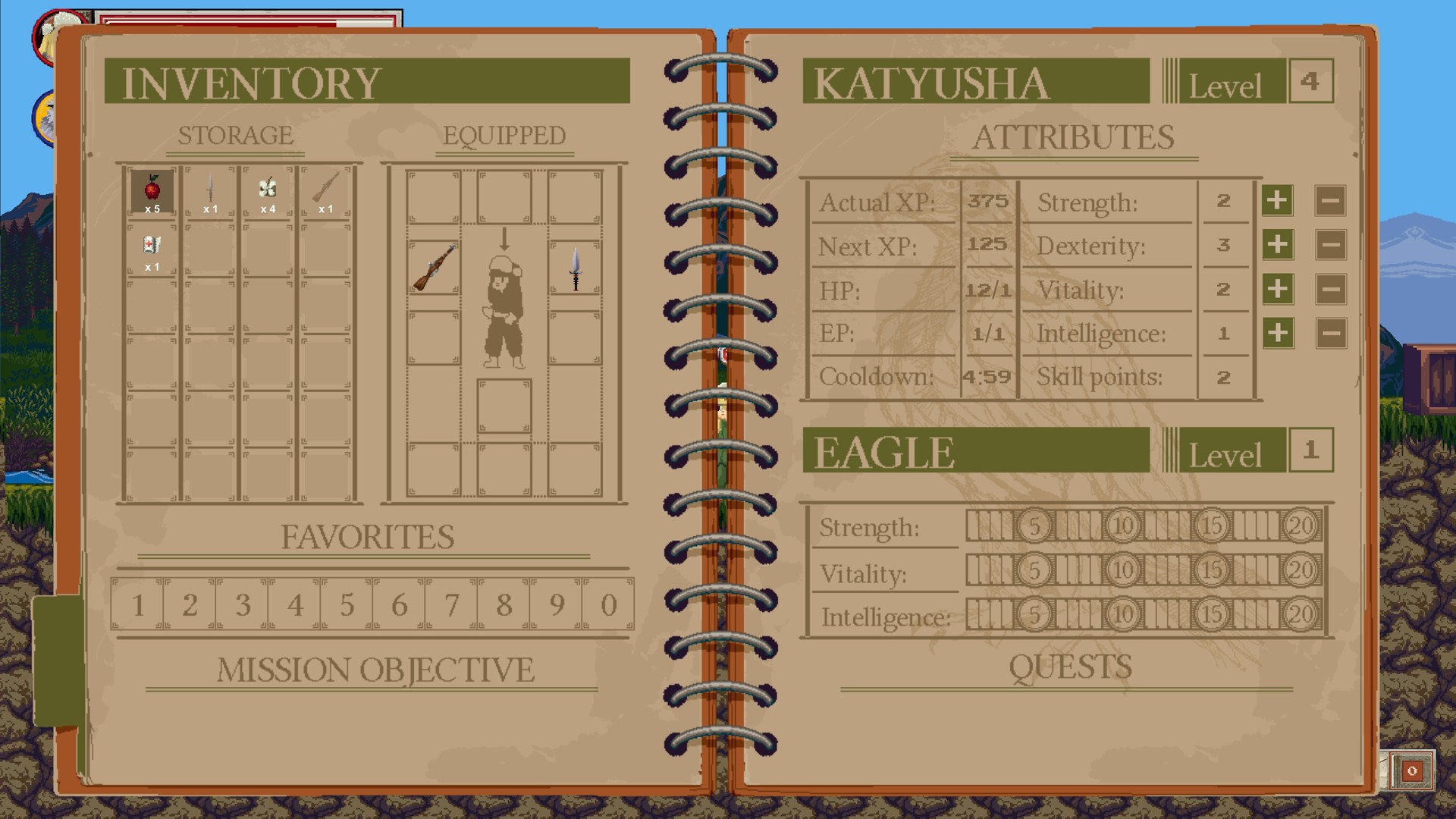Viewport: 1456px width, 819px height.
Task: Decrease Dexterity with the minus button
Action: [x=1329, y=246]
